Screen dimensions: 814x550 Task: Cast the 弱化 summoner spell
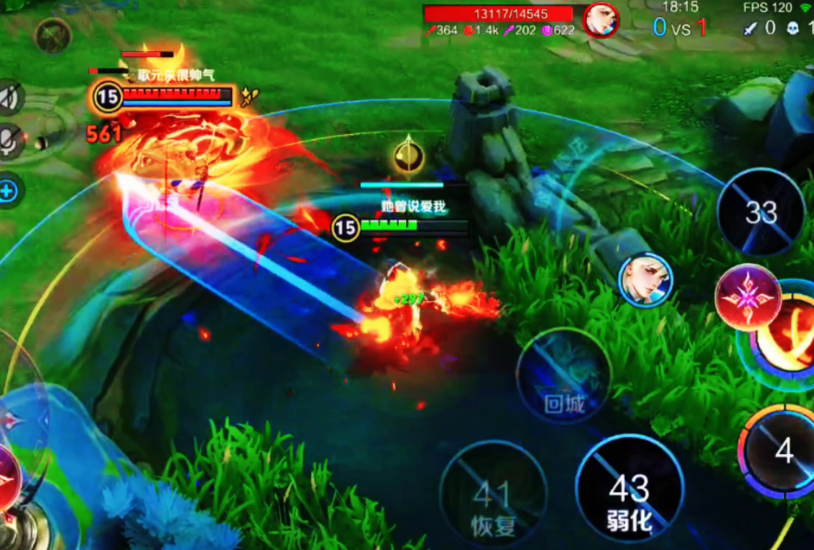(630, 490)
